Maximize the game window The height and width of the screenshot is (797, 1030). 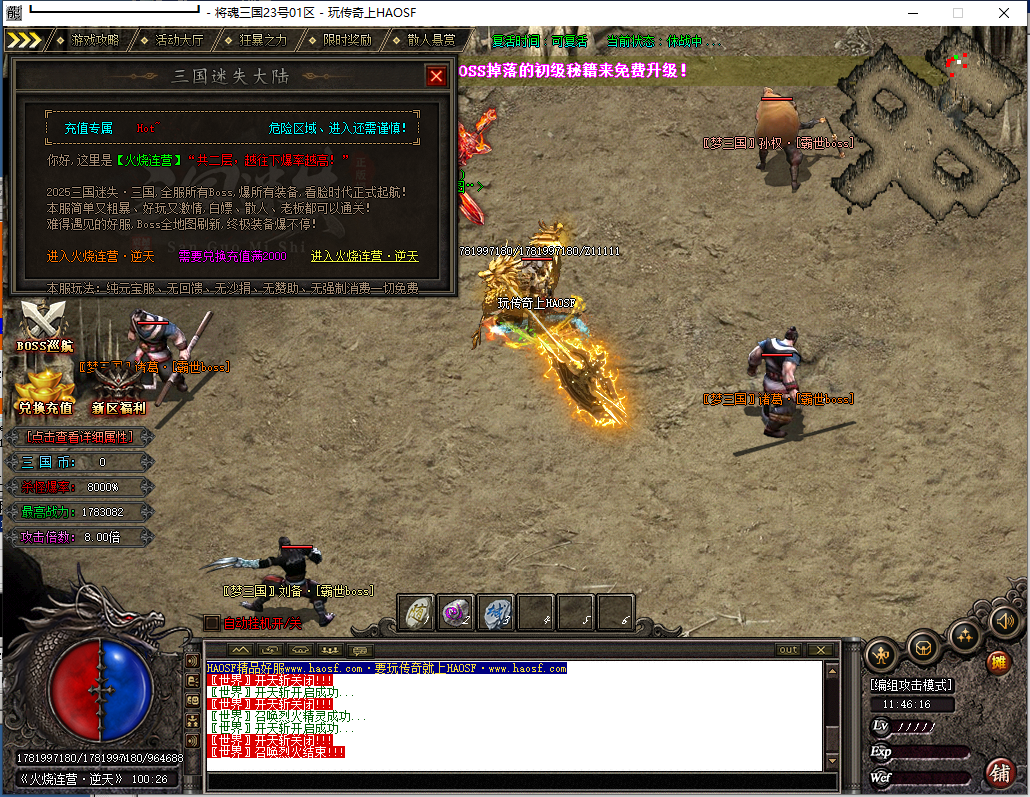(957, 13)
